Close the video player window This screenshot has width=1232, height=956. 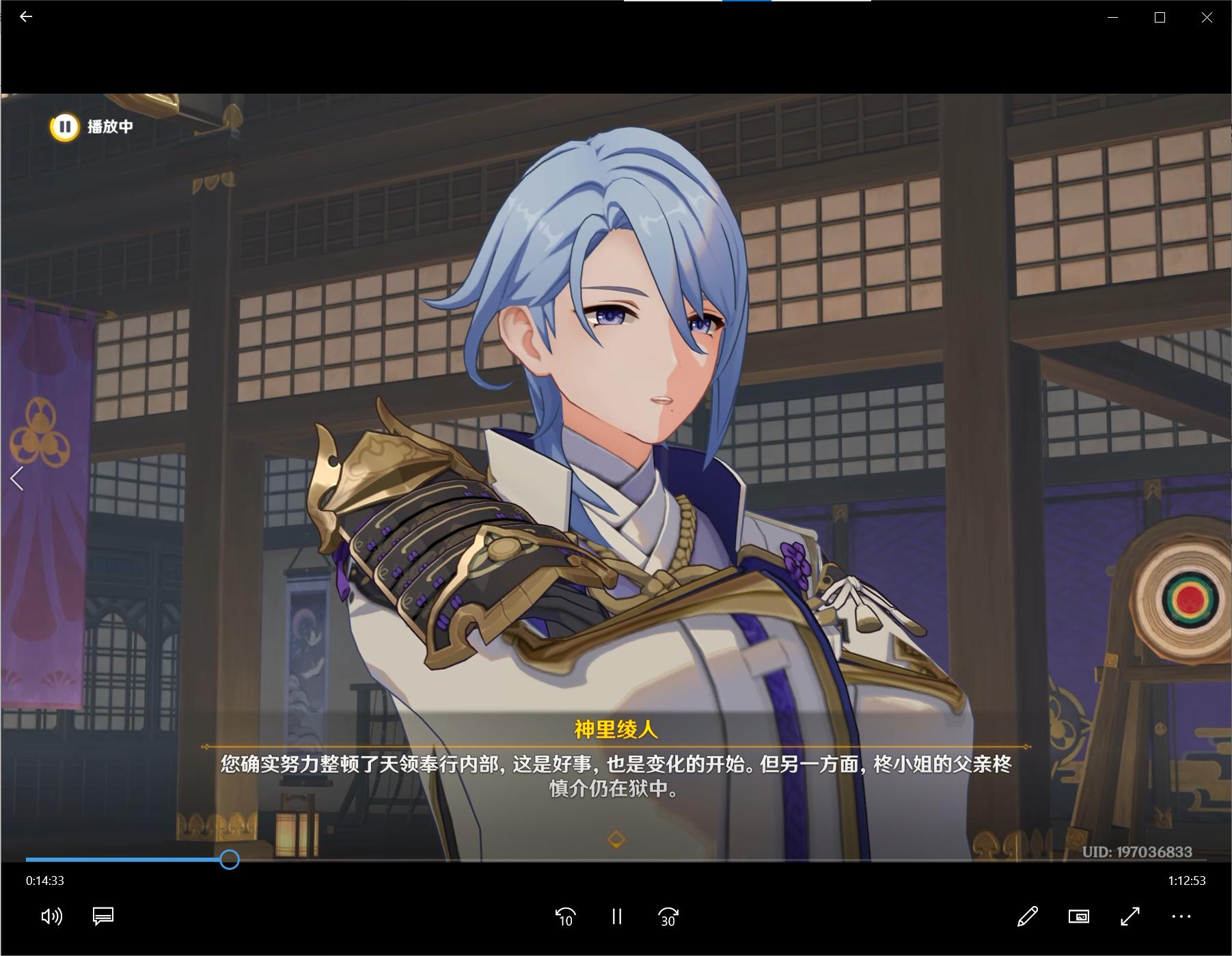[x=1207, y=18]
